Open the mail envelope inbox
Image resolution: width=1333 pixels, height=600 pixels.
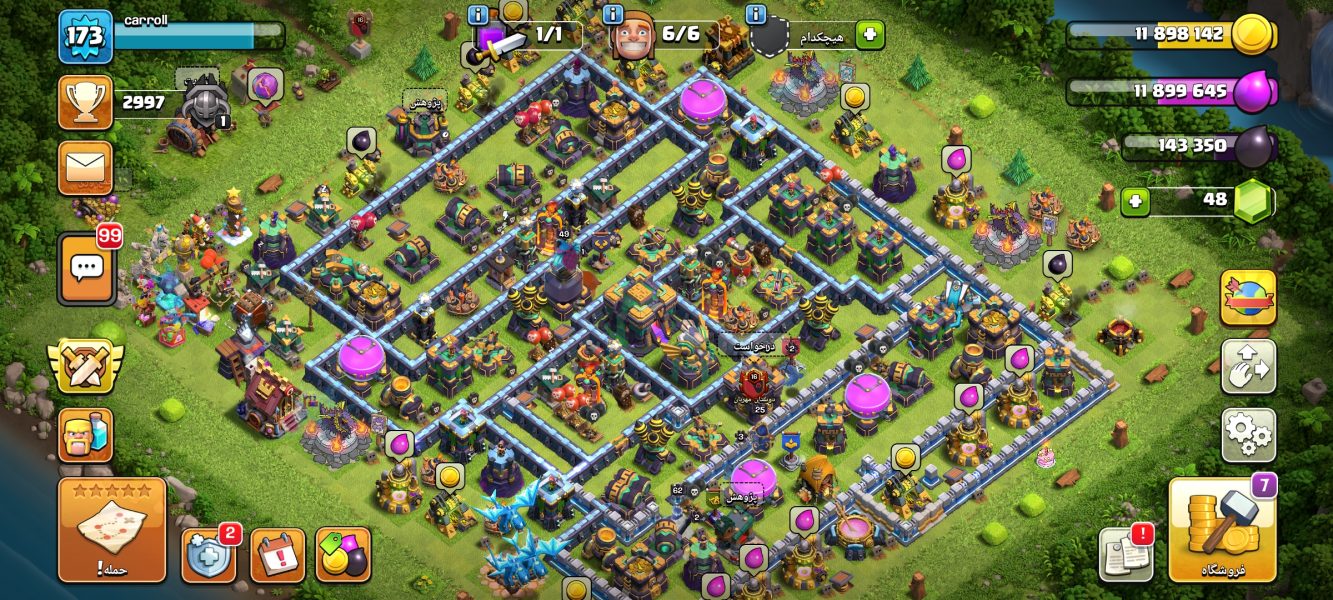coord(86,167)
